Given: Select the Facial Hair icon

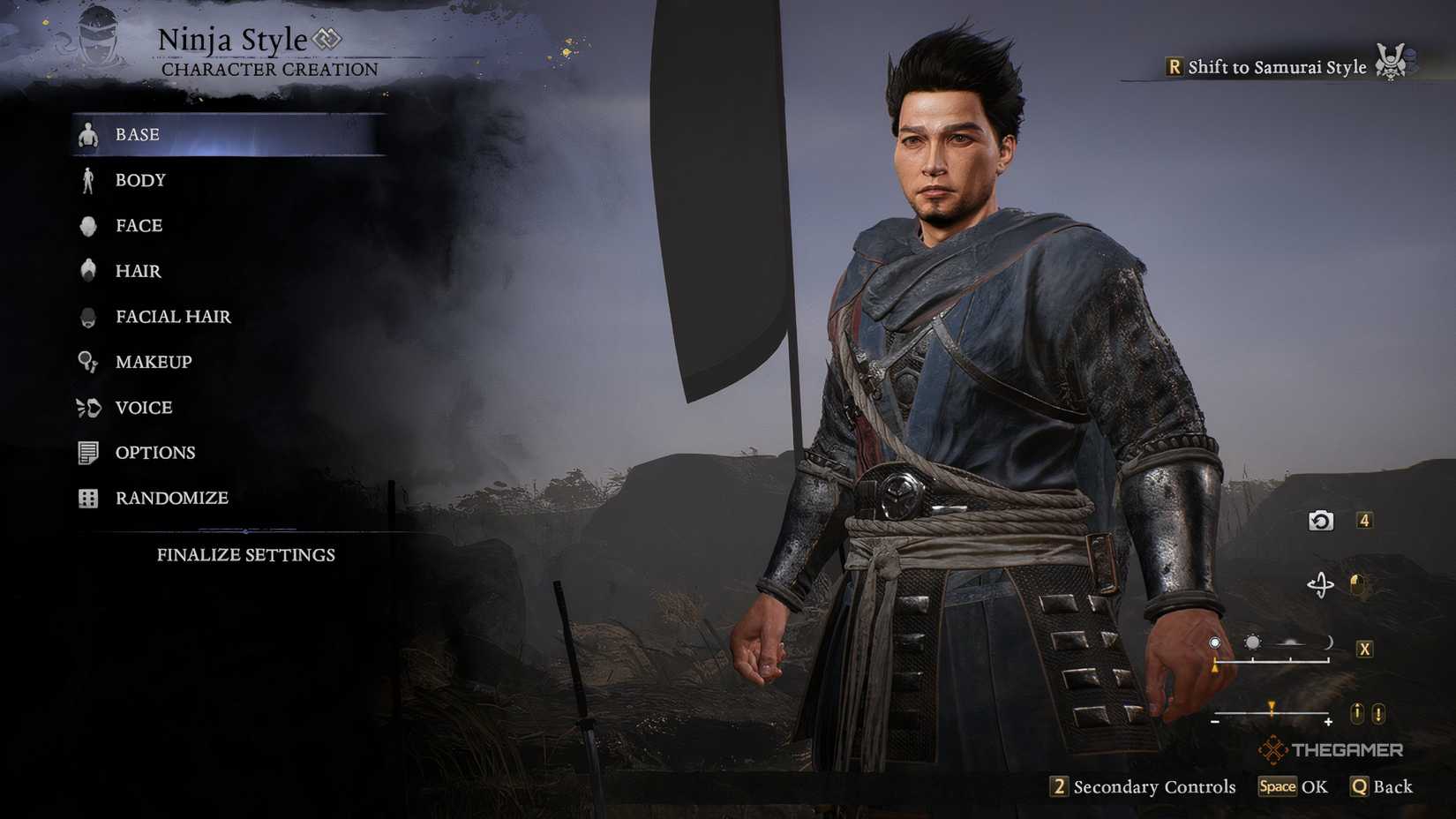Looking at the screenshot, I should tap(88, 316).
